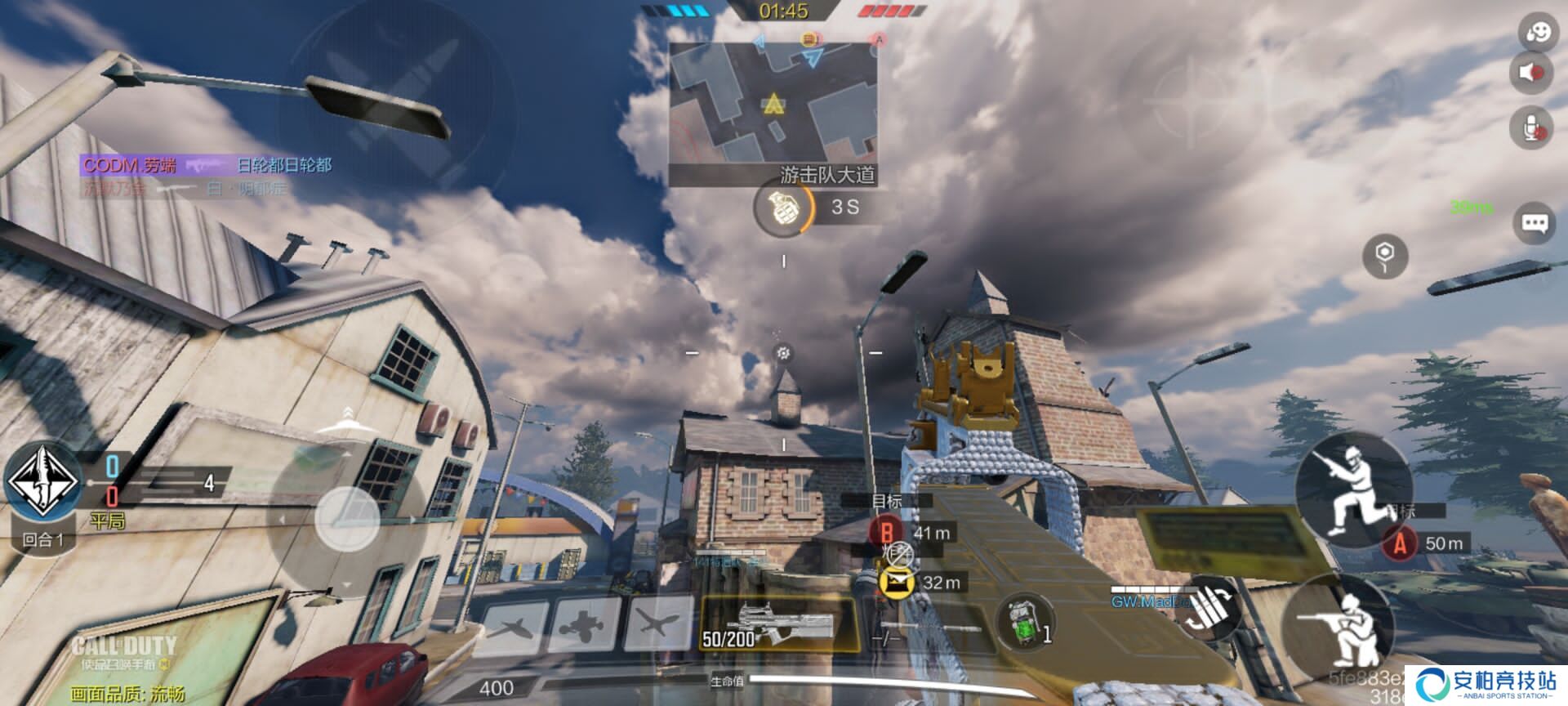This screenshot has width=1568, height=706.
Task: Tap the crouching soldier button
Action: (x=1338, y=628)
